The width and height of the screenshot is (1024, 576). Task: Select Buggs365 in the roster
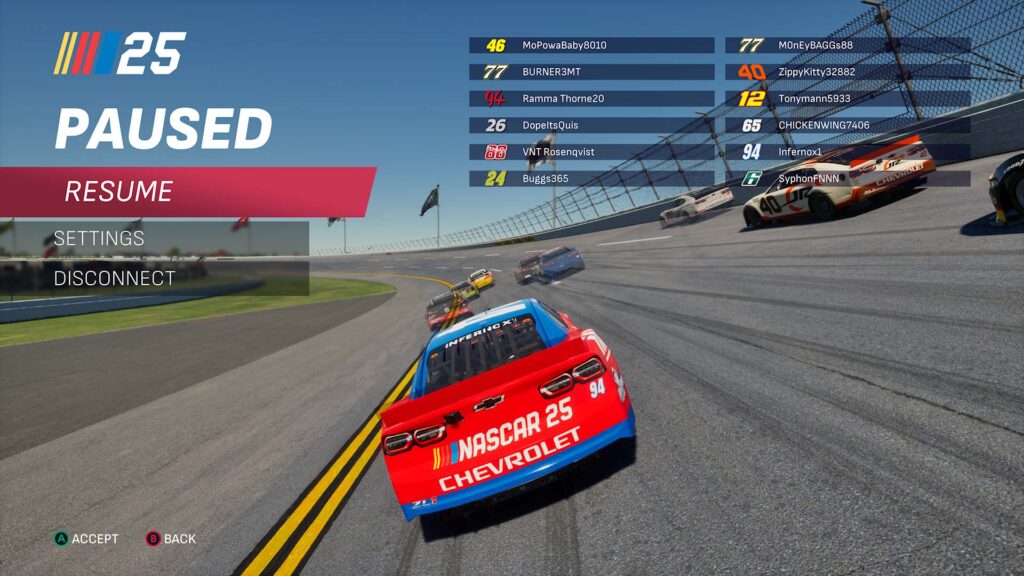pyautogui.click(x=591, y=179)
